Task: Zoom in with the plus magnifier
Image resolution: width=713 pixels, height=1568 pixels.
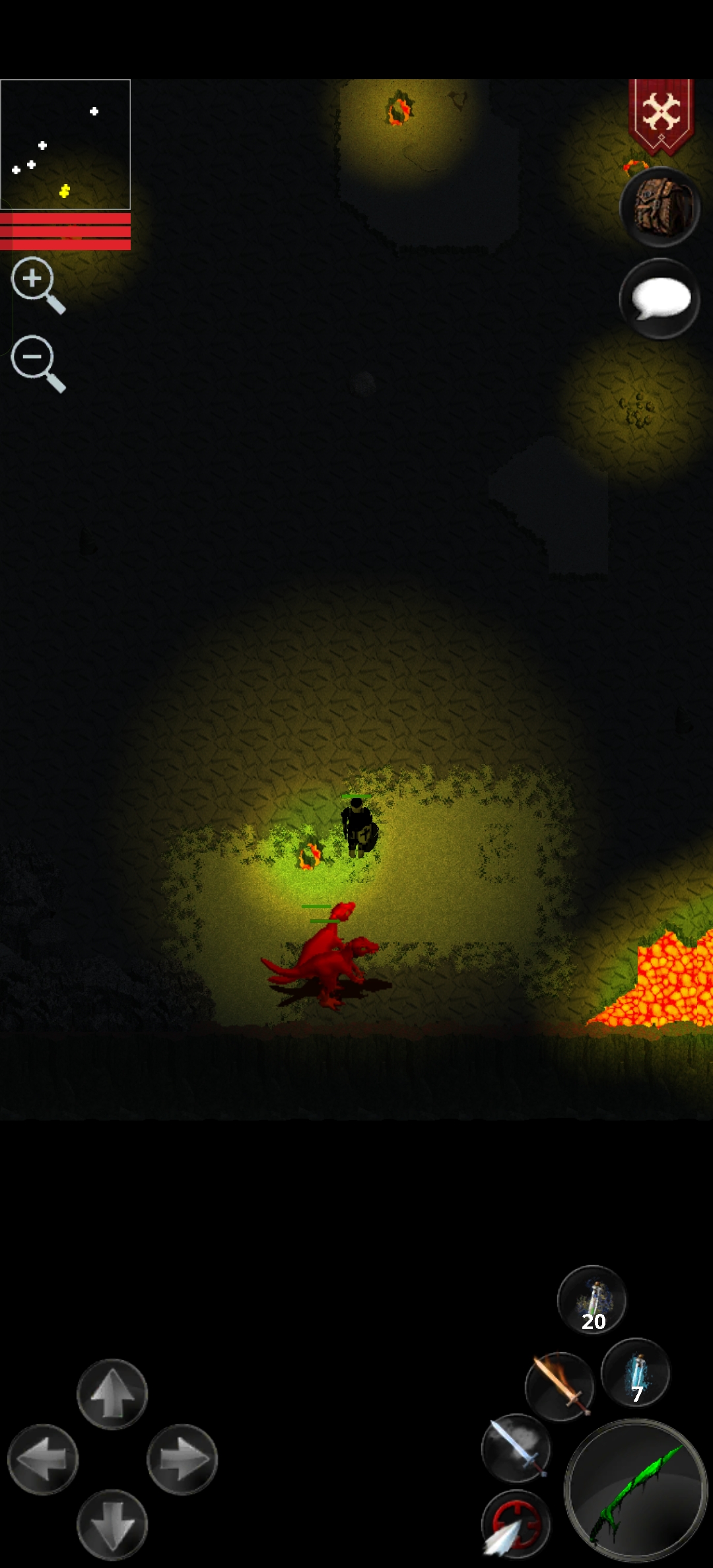Action: (37, 284)
